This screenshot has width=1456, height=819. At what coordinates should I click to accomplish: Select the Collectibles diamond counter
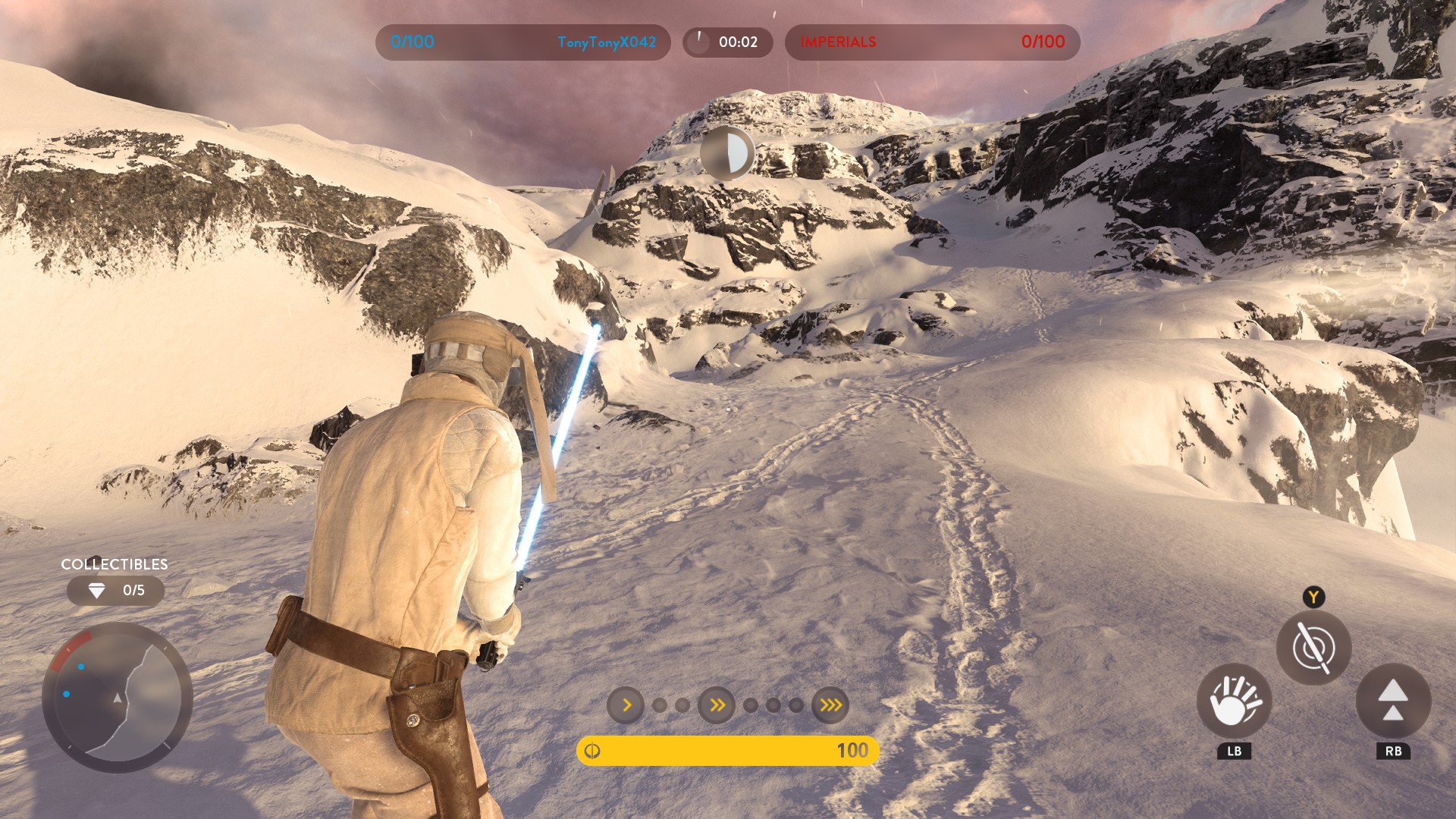click(x=115, y=591)
